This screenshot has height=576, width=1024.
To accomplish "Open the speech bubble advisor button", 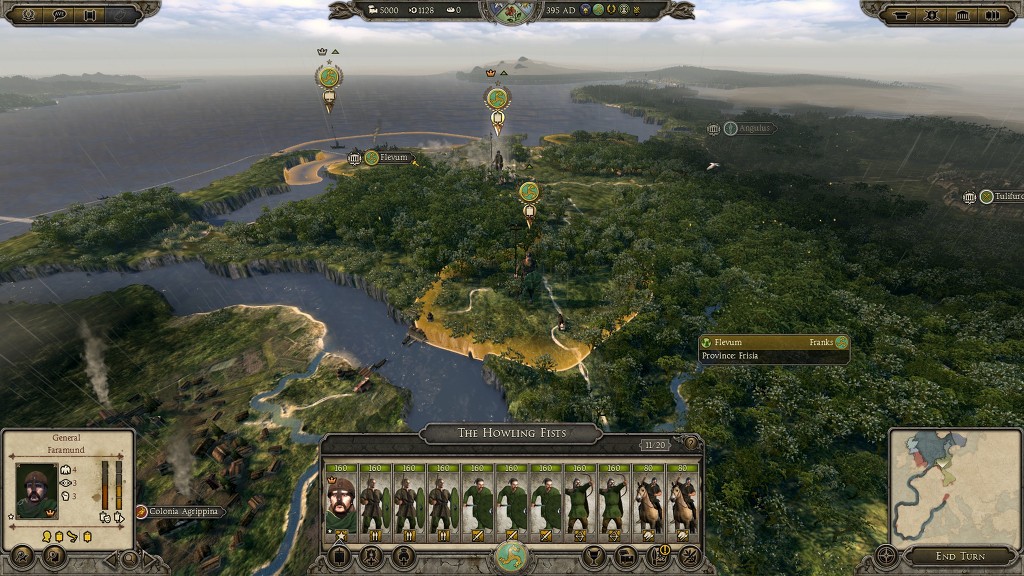I will [59, 14].
